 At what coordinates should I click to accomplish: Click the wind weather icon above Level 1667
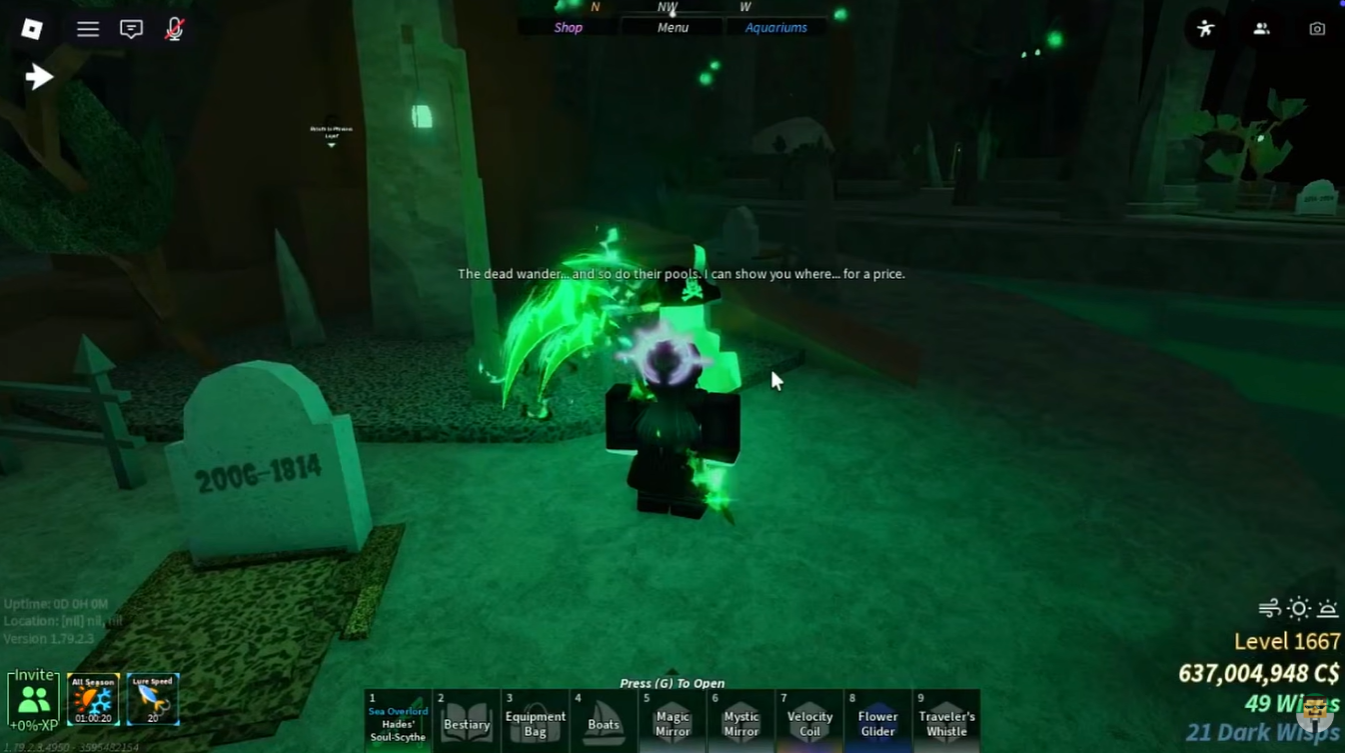(x=1268, y=607)
